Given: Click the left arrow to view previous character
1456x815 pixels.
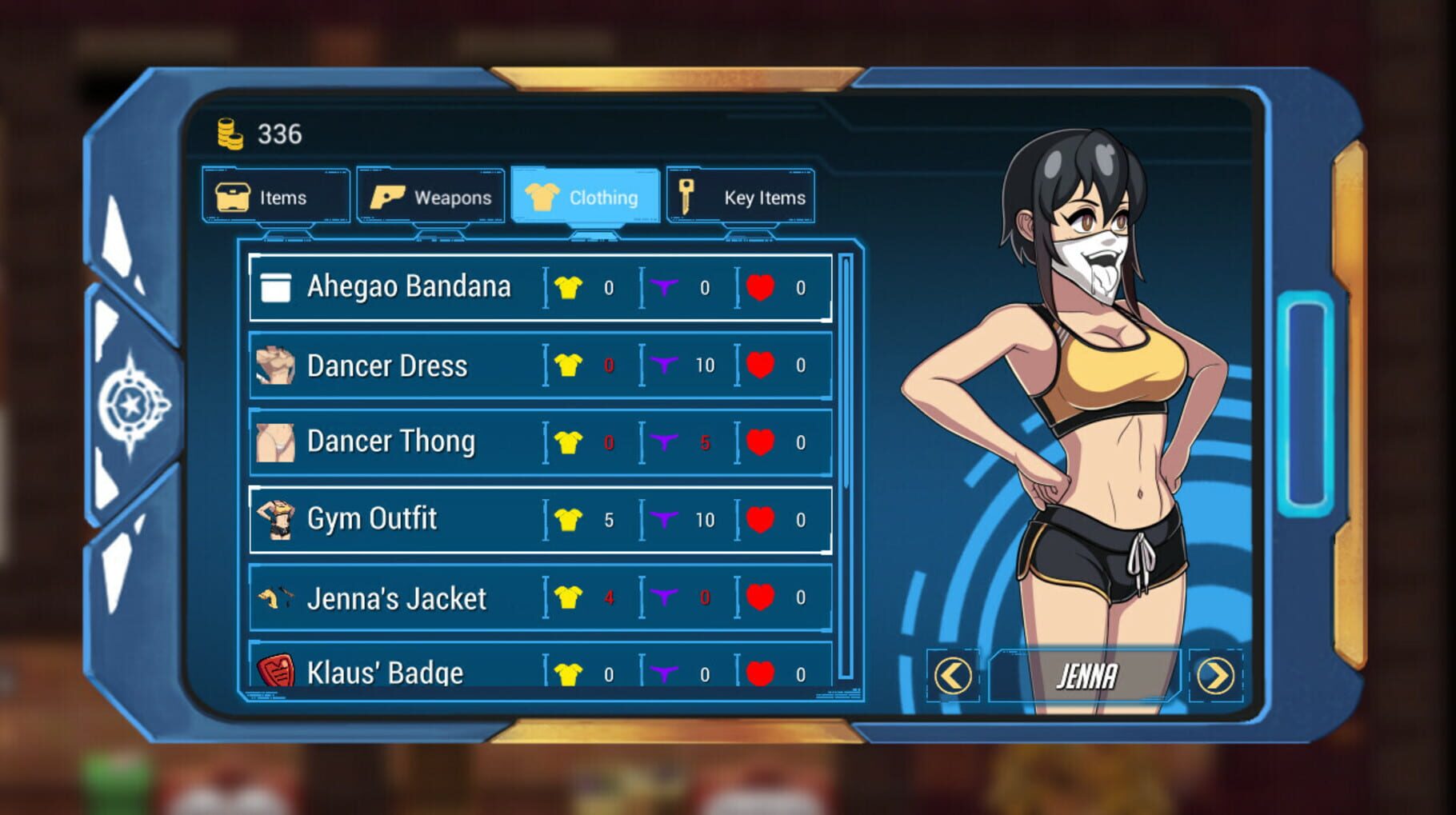Looking at the screenshot, I should 951,675.
